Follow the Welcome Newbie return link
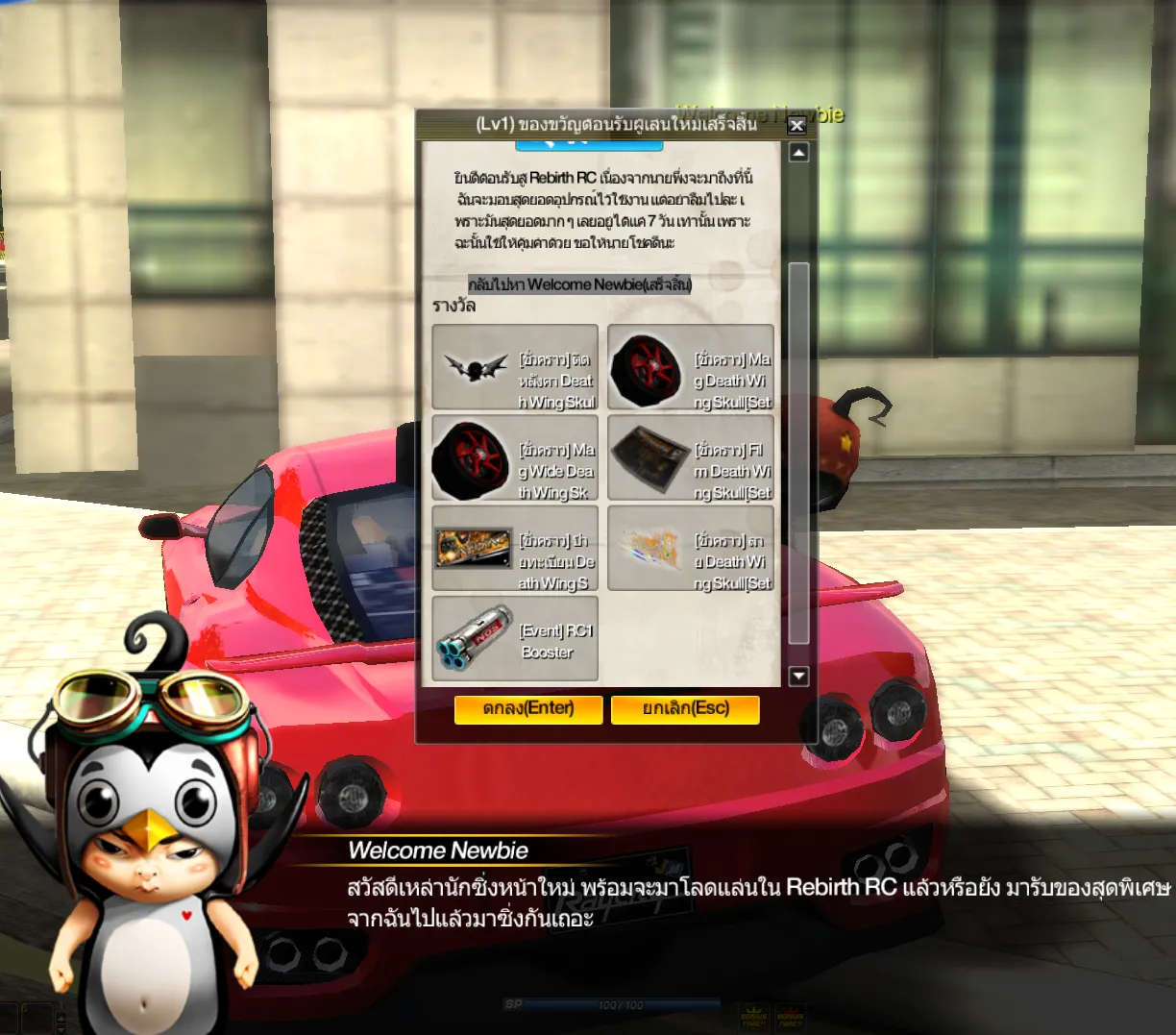The width and height of the screenshot is (1176, 1035). click(579, 284)
